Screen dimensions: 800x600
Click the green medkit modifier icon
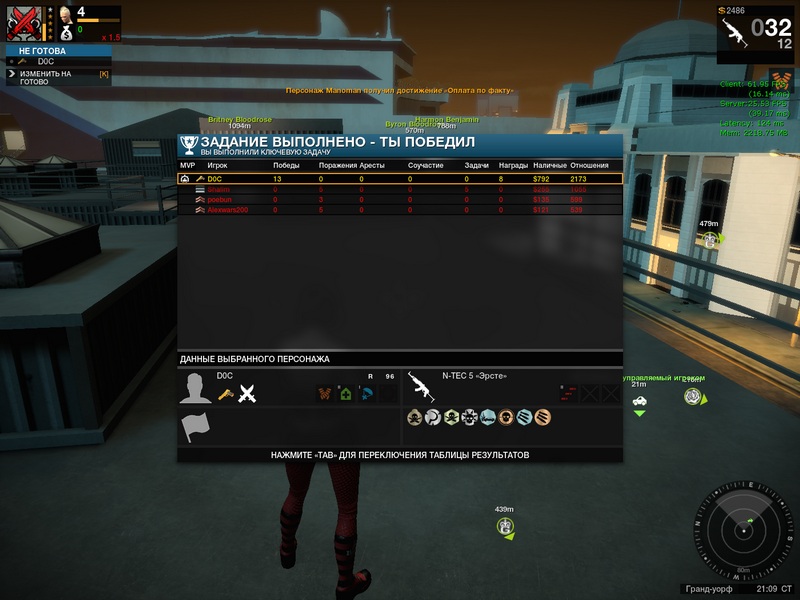click(x=344, y=393)
